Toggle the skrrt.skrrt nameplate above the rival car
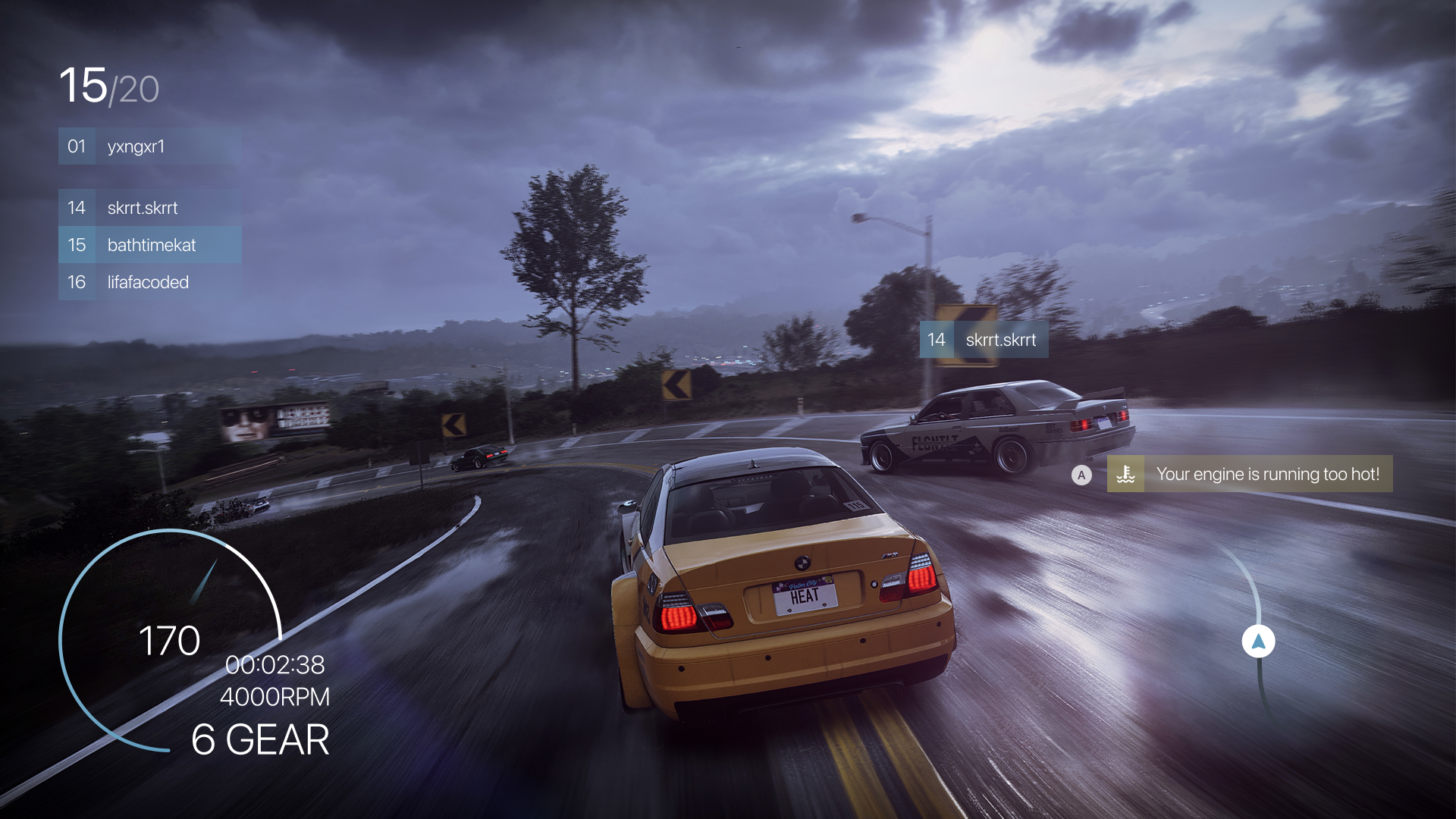The width and height of the screenshot is (1456, 819). (x=986, y=340)
